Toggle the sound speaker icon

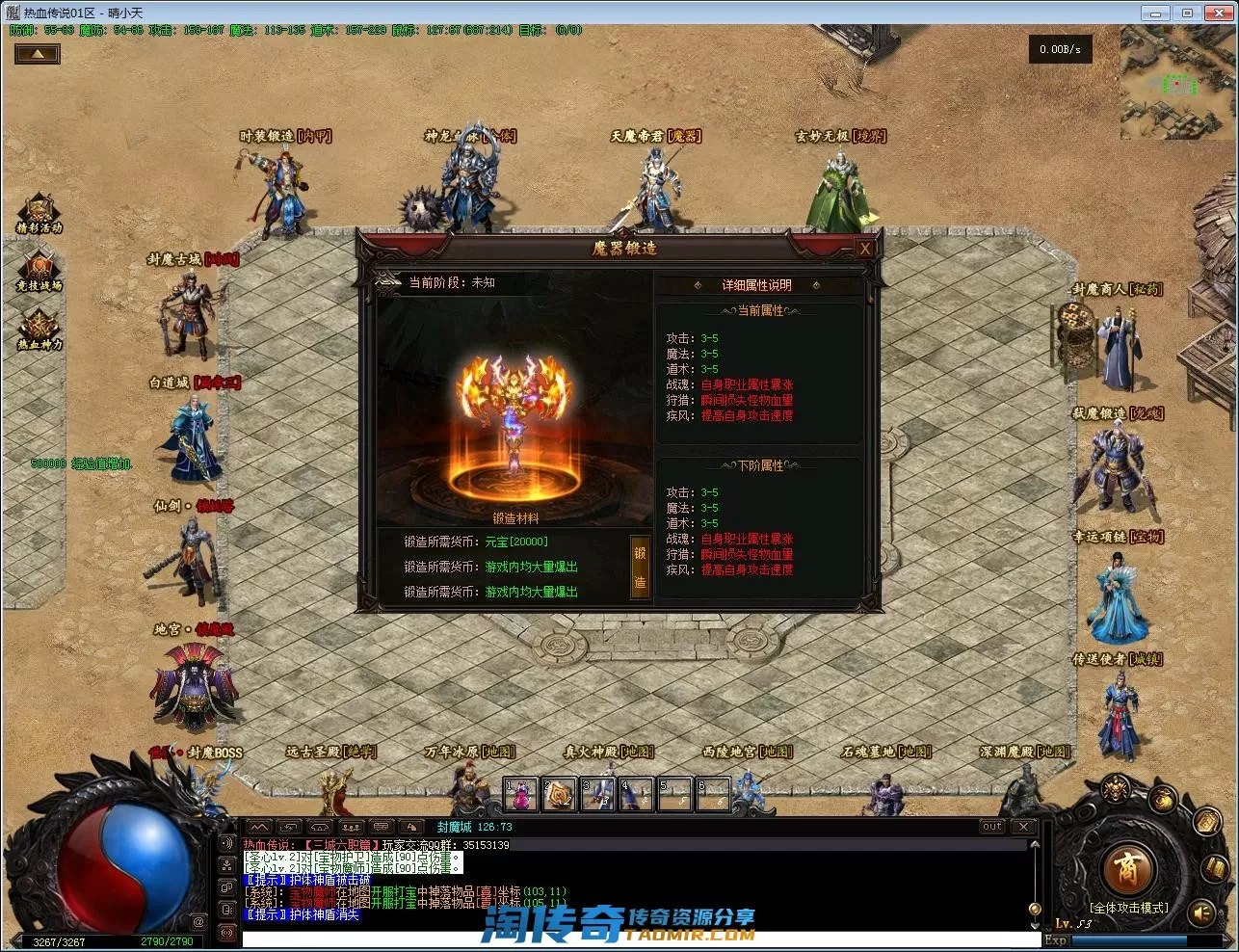coord(1202,912)
